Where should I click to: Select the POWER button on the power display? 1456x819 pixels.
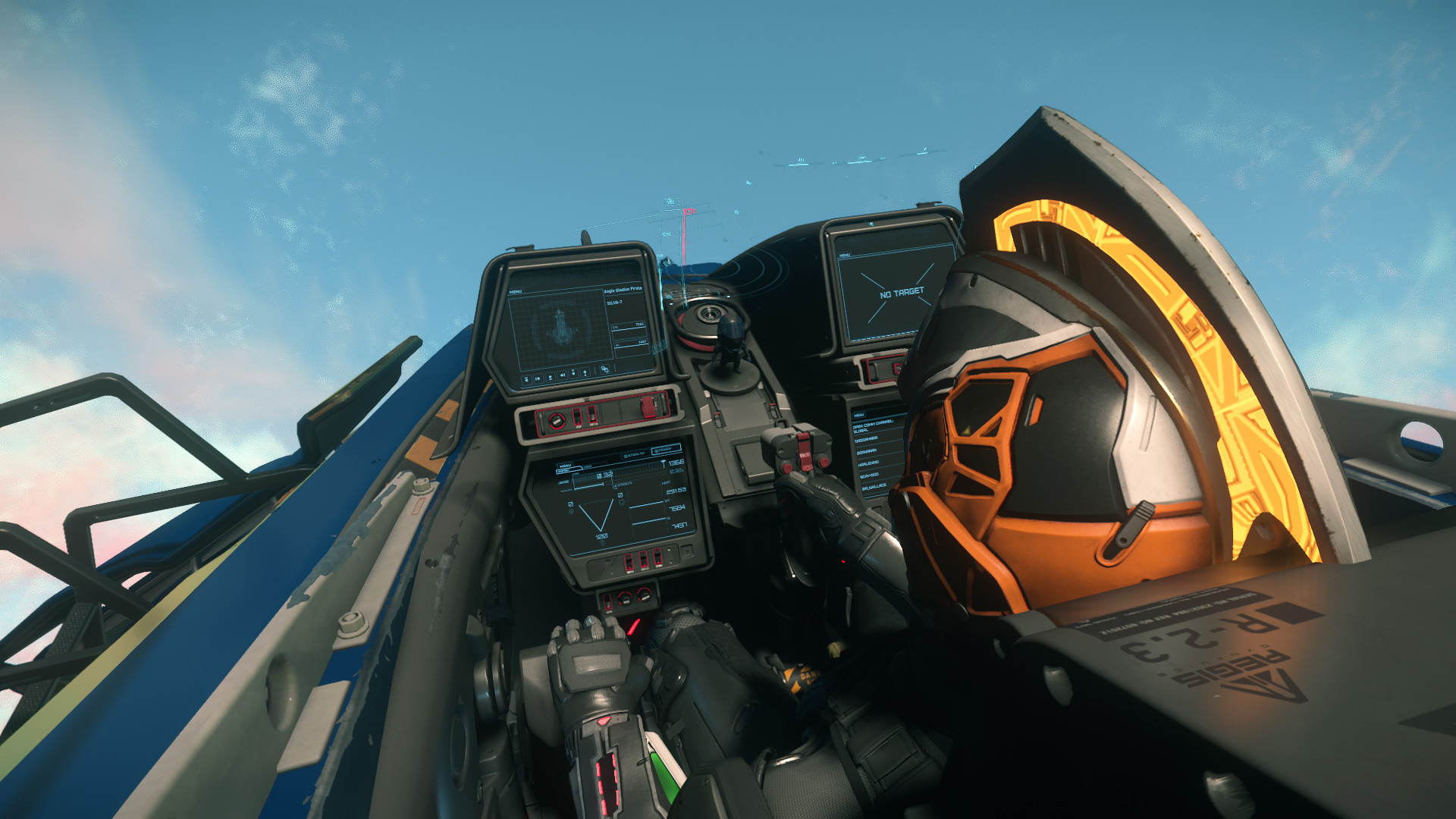pos(664,449)
